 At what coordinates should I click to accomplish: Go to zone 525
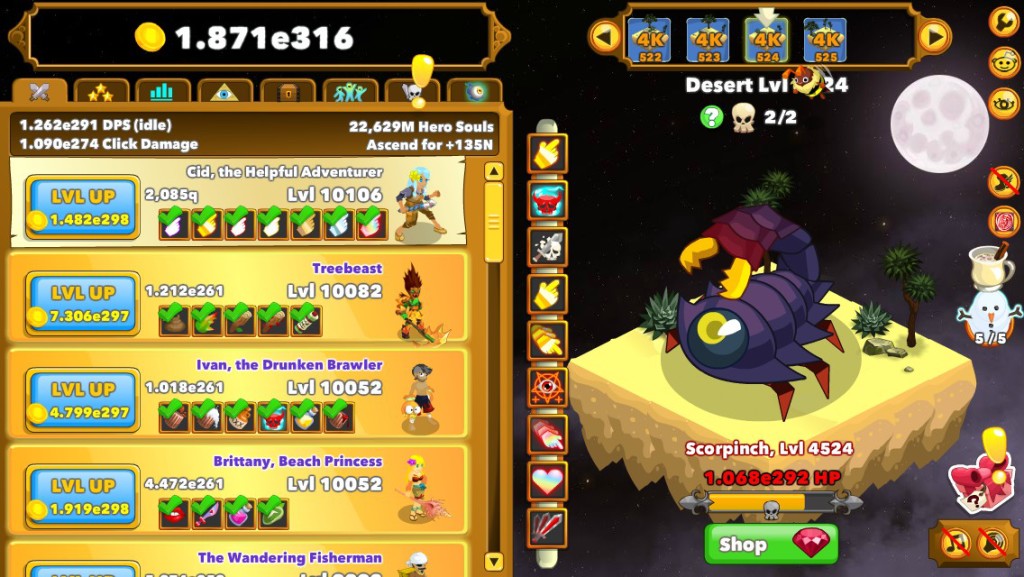click(825, 40)
